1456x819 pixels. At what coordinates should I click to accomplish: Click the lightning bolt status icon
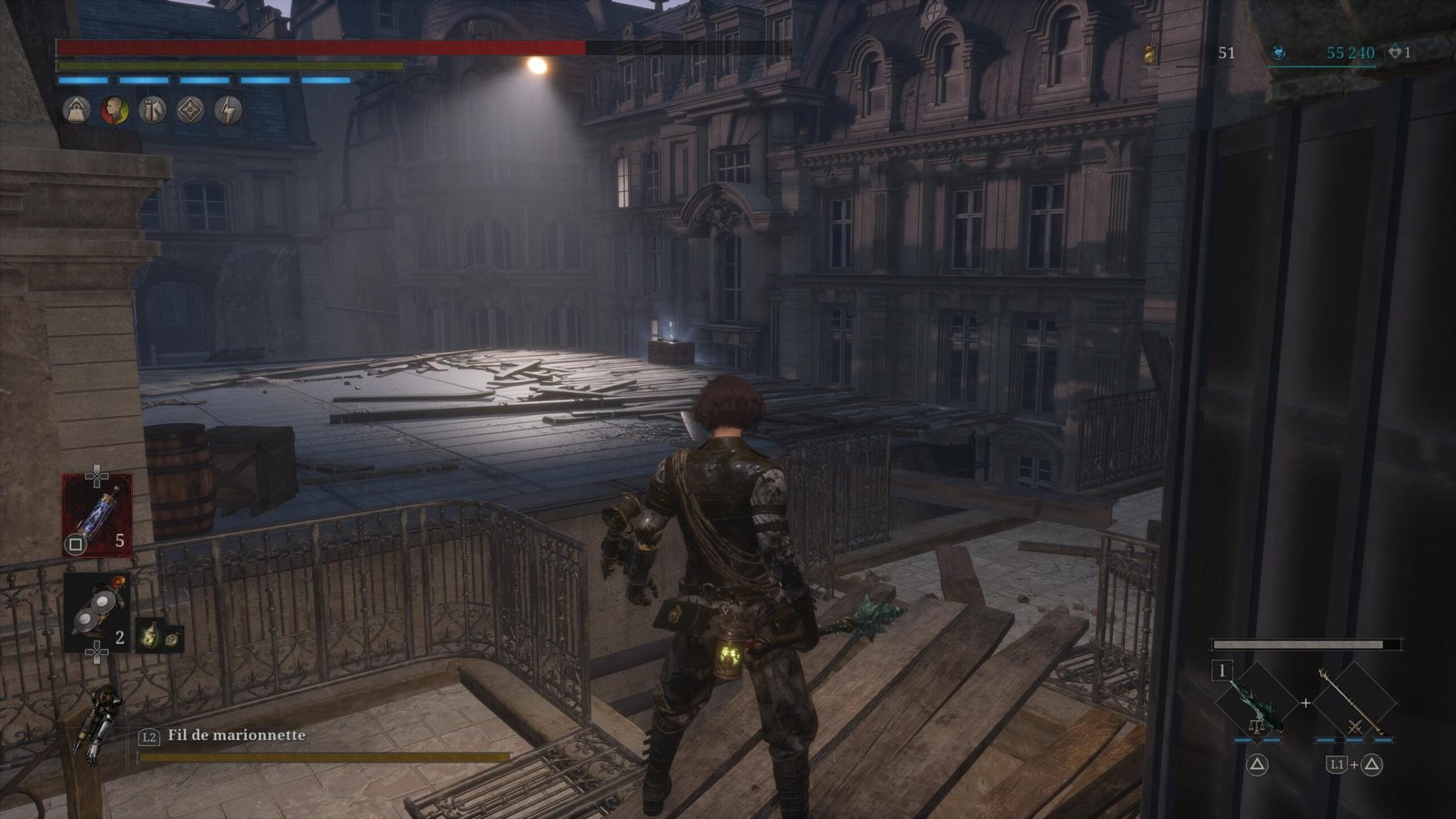[x=228, y=110]
